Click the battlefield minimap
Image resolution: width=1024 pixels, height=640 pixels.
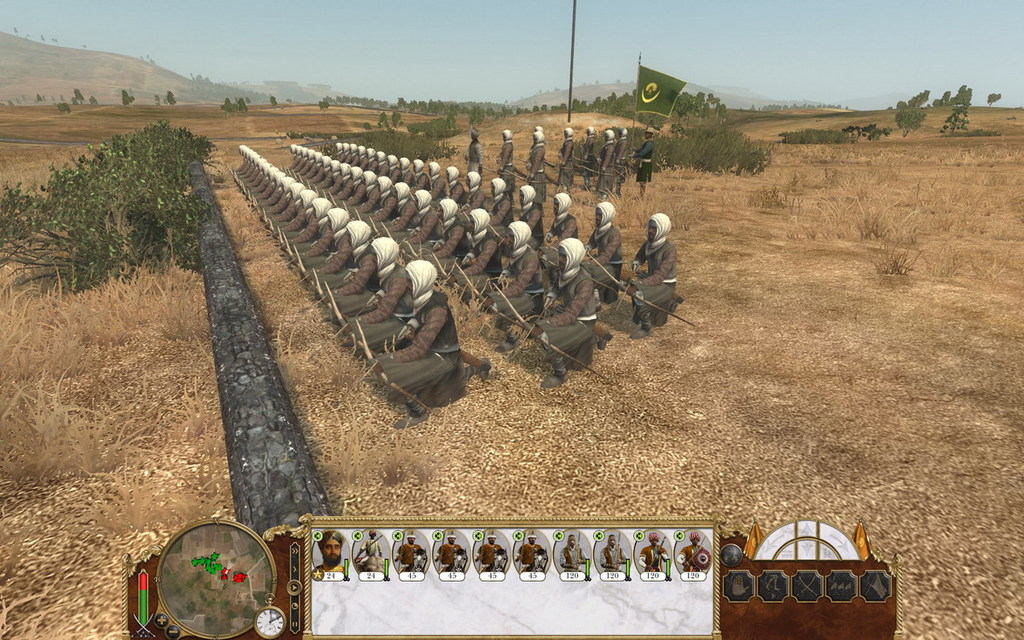pyautogui.click(x=216, y=578)
